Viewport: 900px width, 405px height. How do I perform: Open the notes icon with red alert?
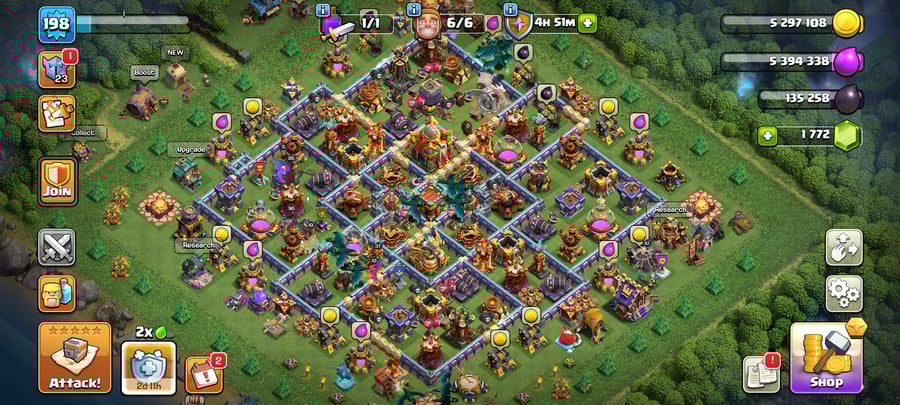coord(761,374)
